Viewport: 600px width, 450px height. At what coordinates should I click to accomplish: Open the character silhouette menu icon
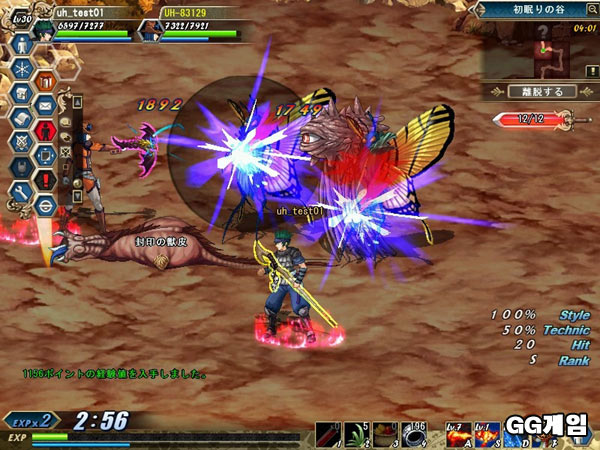(x=20, y=45)
